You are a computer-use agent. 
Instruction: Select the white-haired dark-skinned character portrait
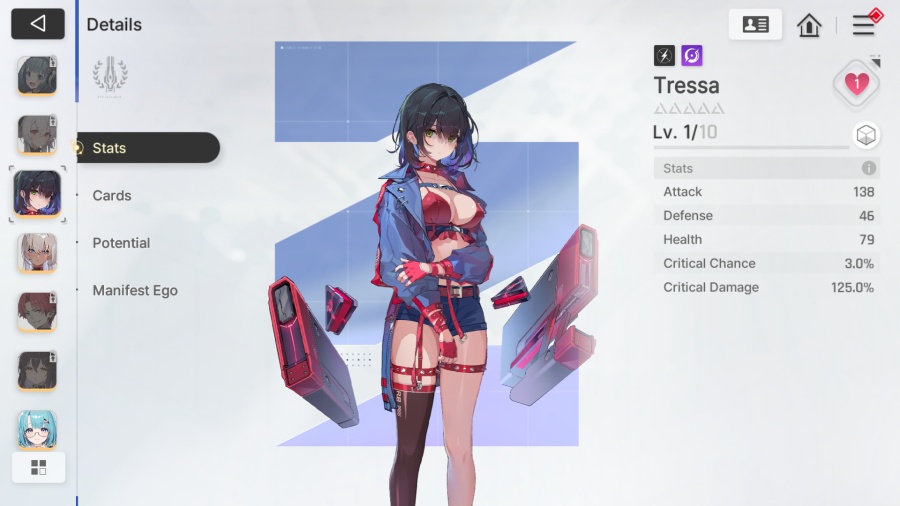click(37, 253)
